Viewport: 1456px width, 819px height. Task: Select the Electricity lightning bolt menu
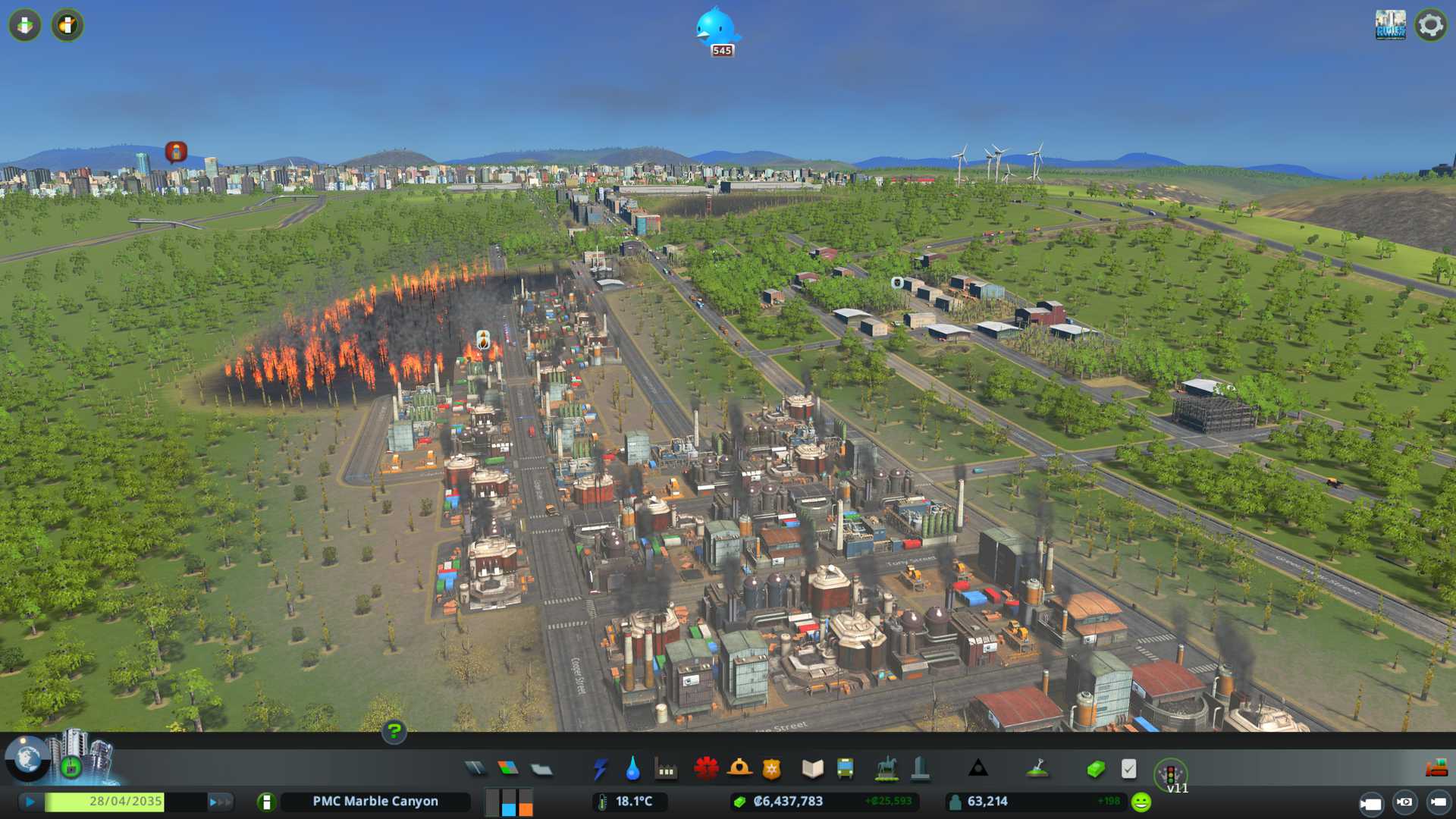[x=600, y=769]
